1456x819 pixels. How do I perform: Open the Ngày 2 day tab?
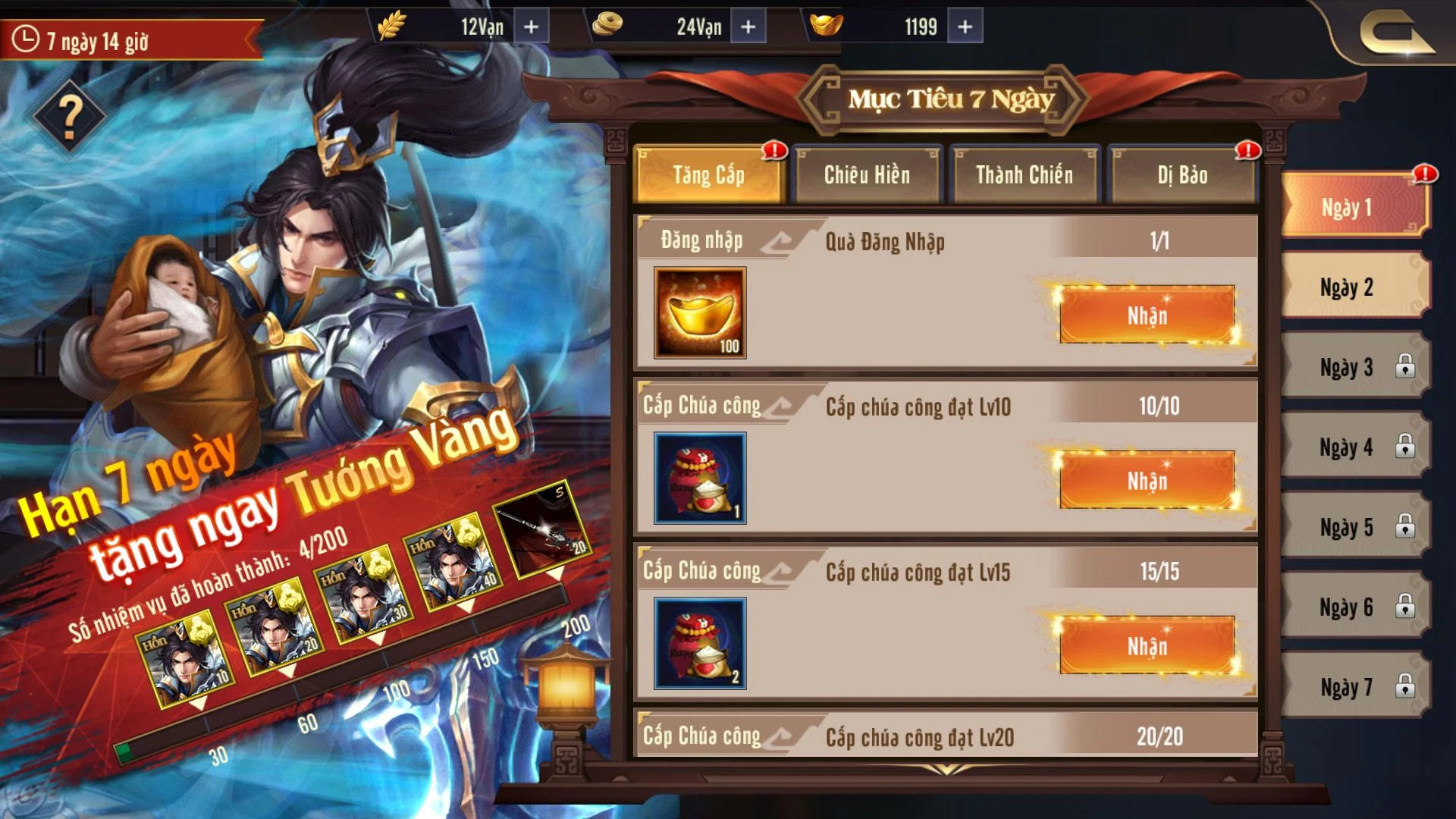1347,287
